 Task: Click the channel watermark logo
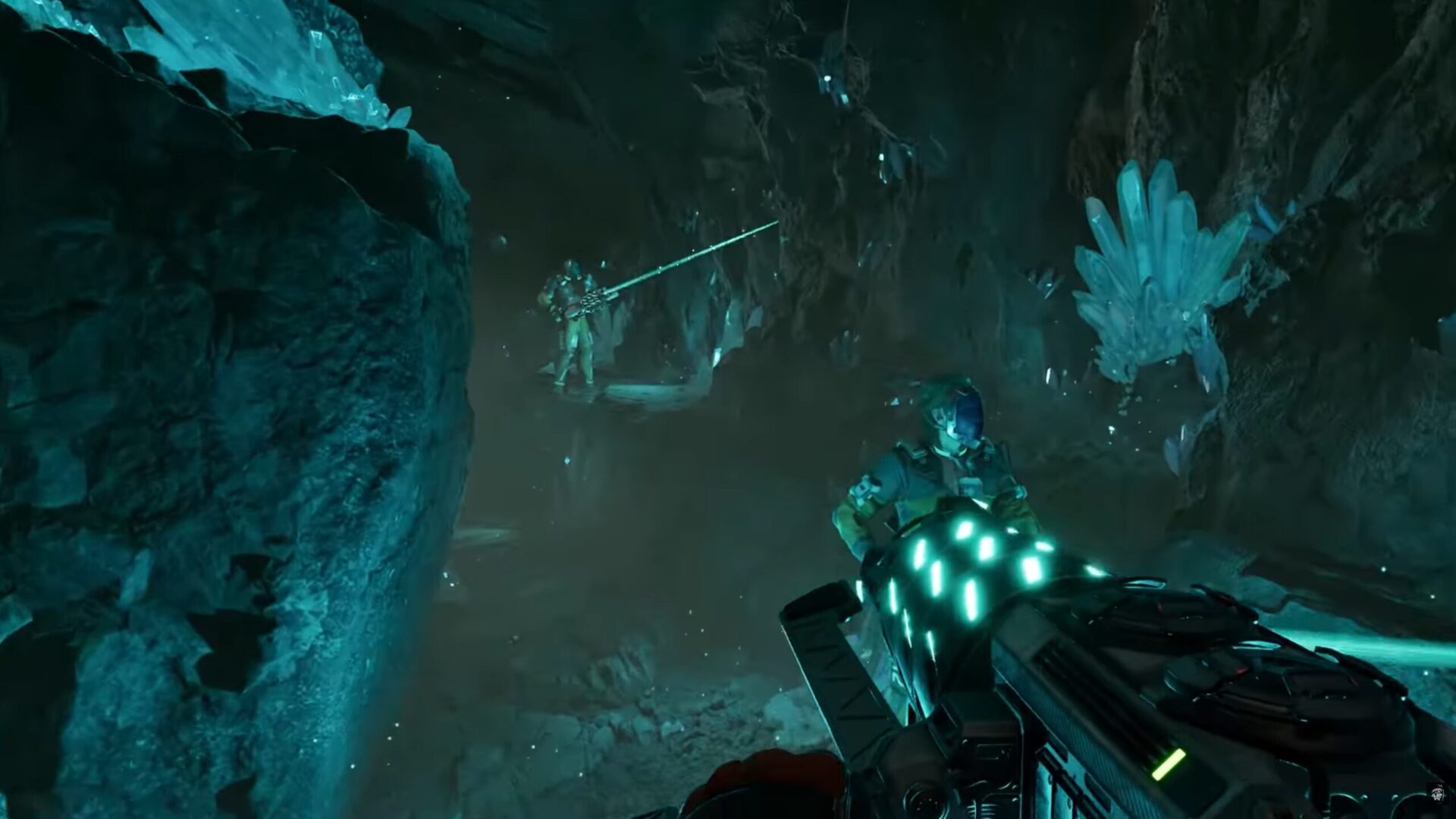1437,793
